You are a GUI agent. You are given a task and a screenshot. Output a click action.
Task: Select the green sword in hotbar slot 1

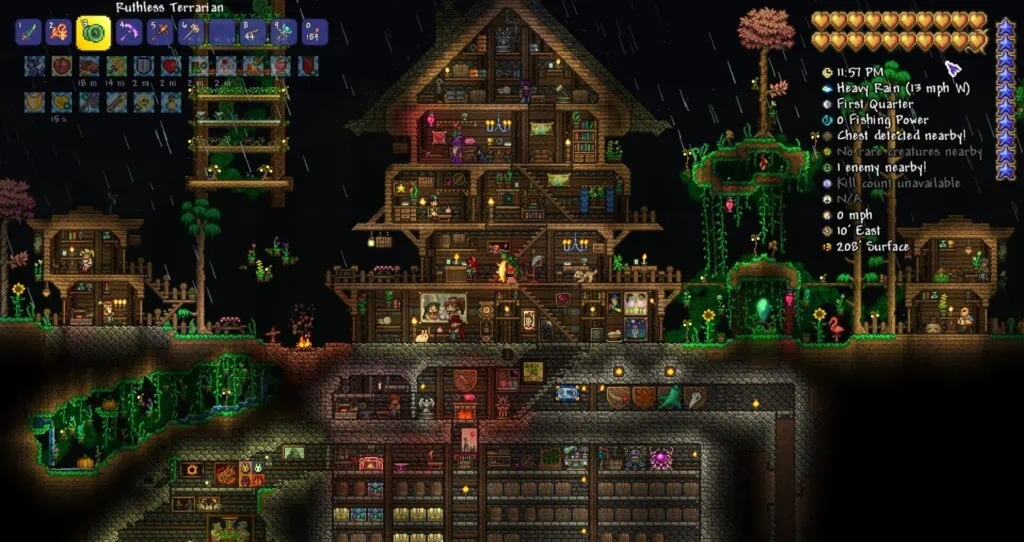click(x=27, y=32)
